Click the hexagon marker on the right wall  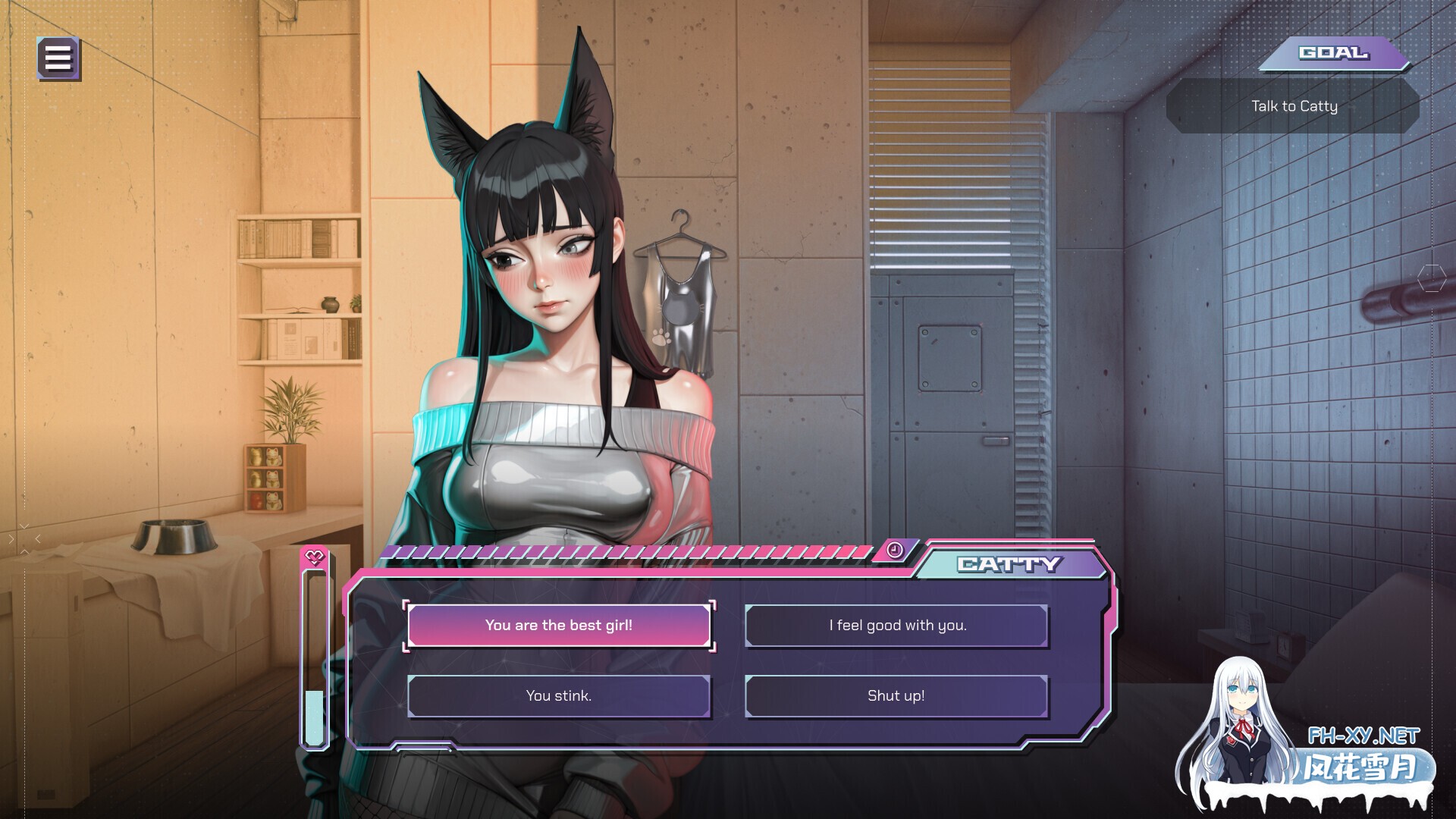[x=1432, y=278]
